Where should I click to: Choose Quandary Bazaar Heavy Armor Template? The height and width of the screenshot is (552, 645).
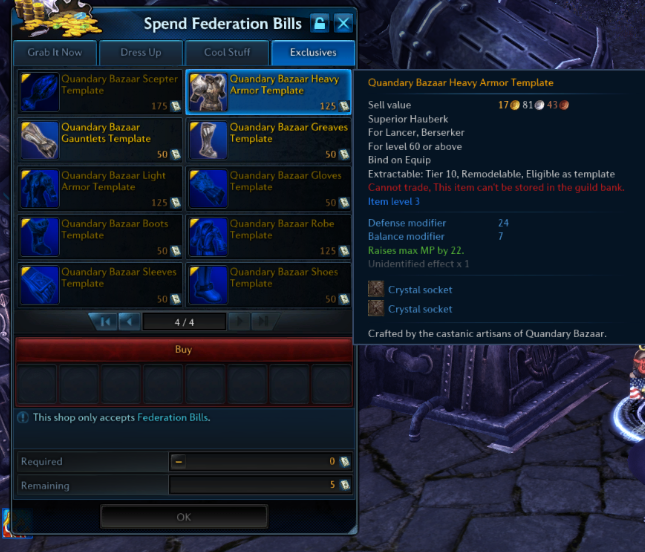tap(269, 92)
